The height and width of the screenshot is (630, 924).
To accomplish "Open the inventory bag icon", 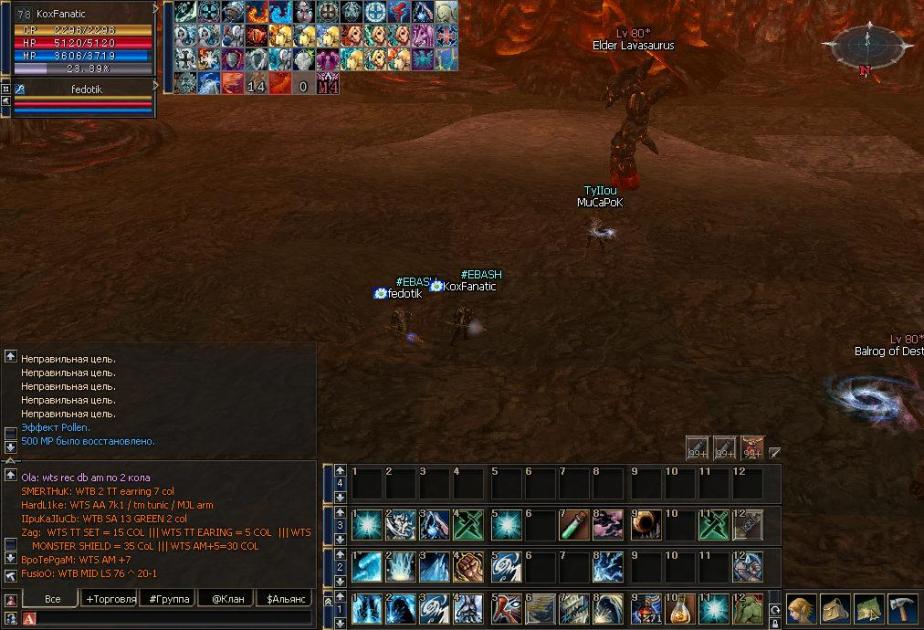I will coord(835,608).
